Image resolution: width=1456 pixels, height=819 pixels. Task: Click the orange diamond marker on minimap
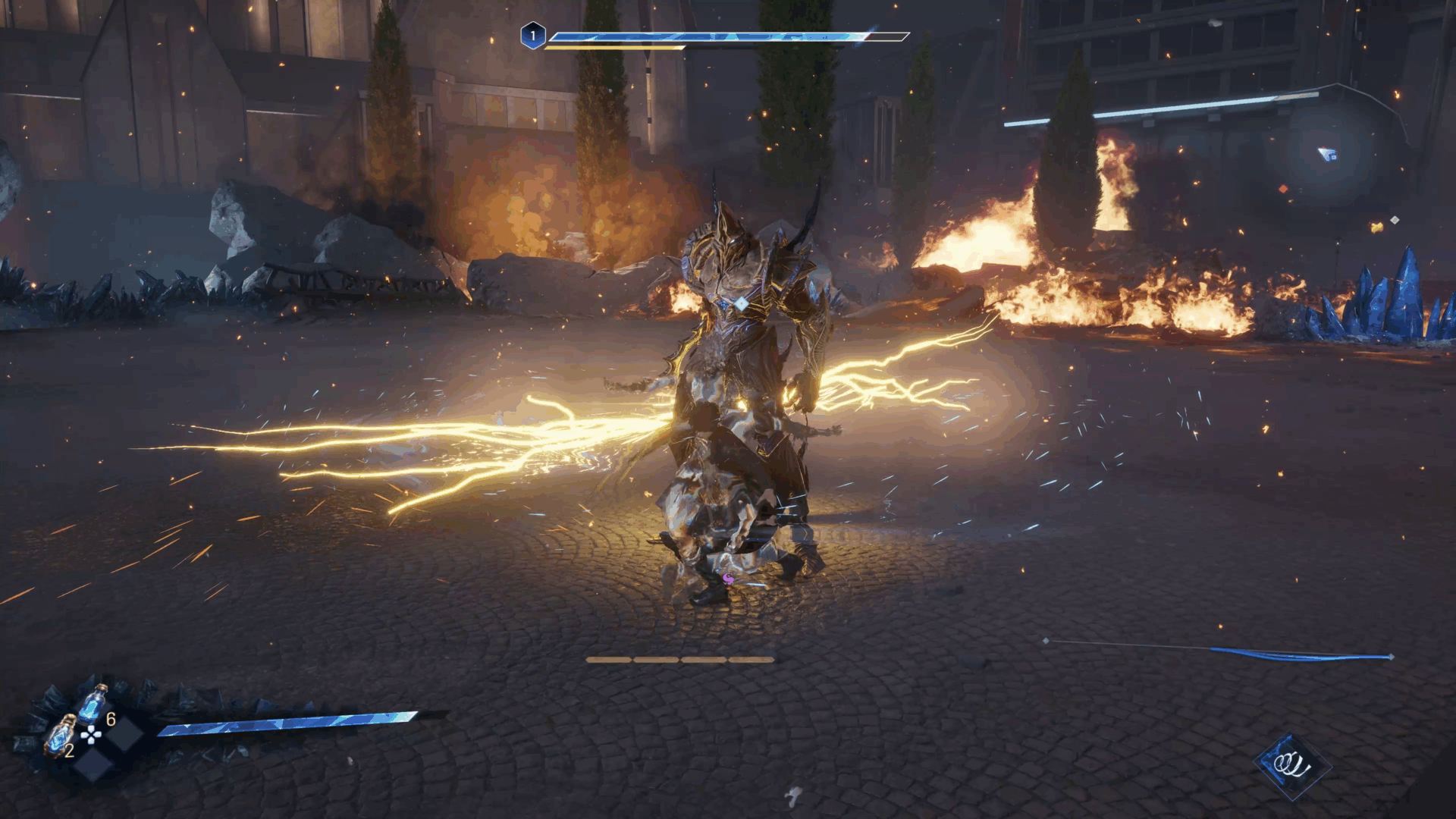(1283, 189)
